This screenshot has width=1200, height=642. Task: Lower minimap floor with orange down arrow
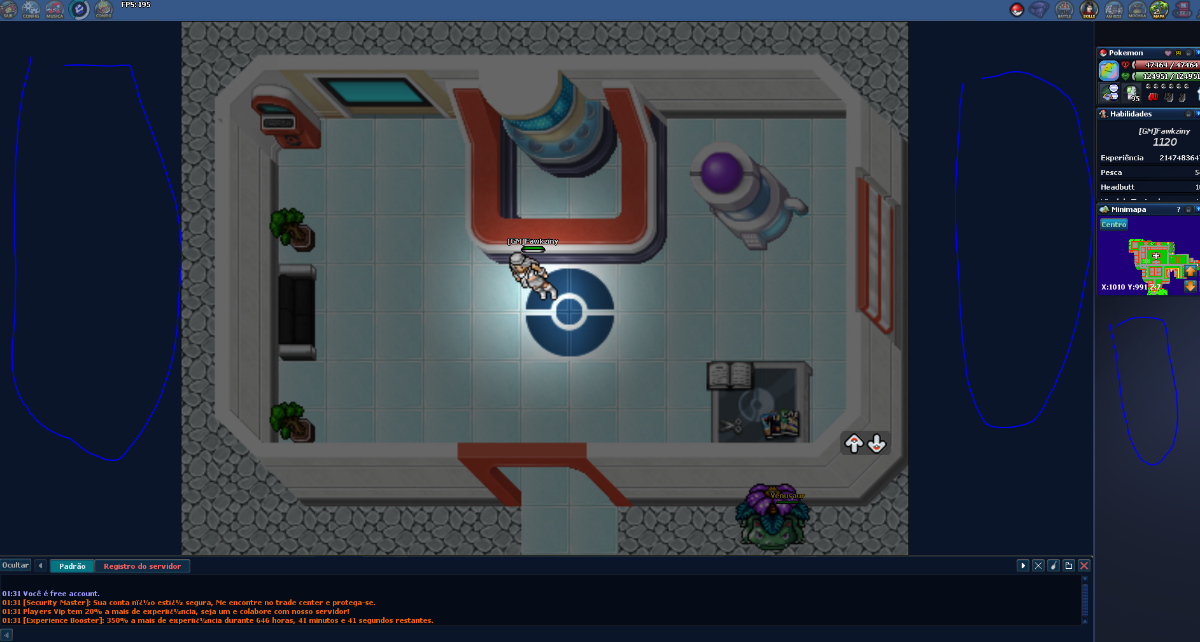pos(1190,286)
